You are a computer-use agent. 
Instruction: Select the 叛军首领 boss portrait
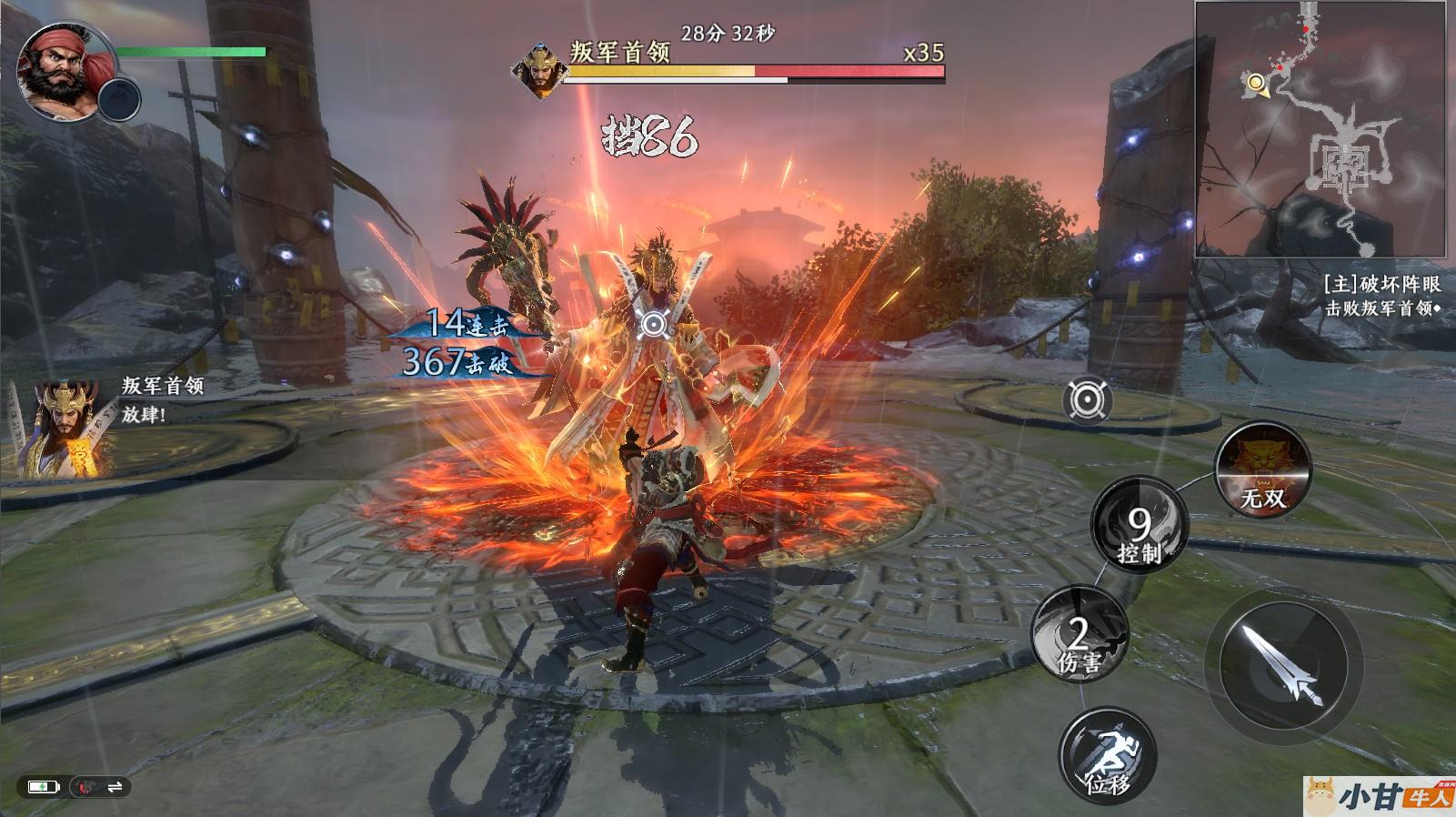coord(539,70)
